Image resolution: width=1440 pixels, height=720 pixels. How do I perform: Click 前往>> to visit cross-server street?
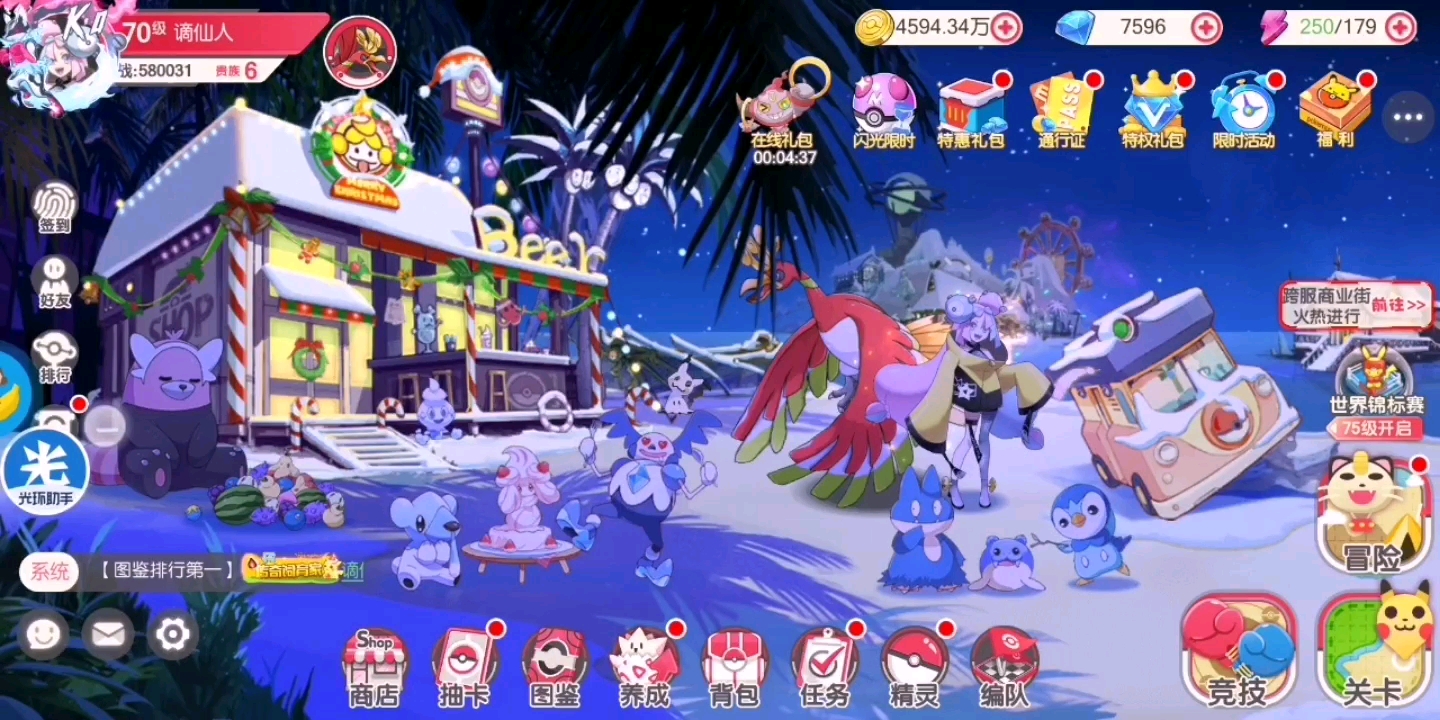(x=1398, y=305)
